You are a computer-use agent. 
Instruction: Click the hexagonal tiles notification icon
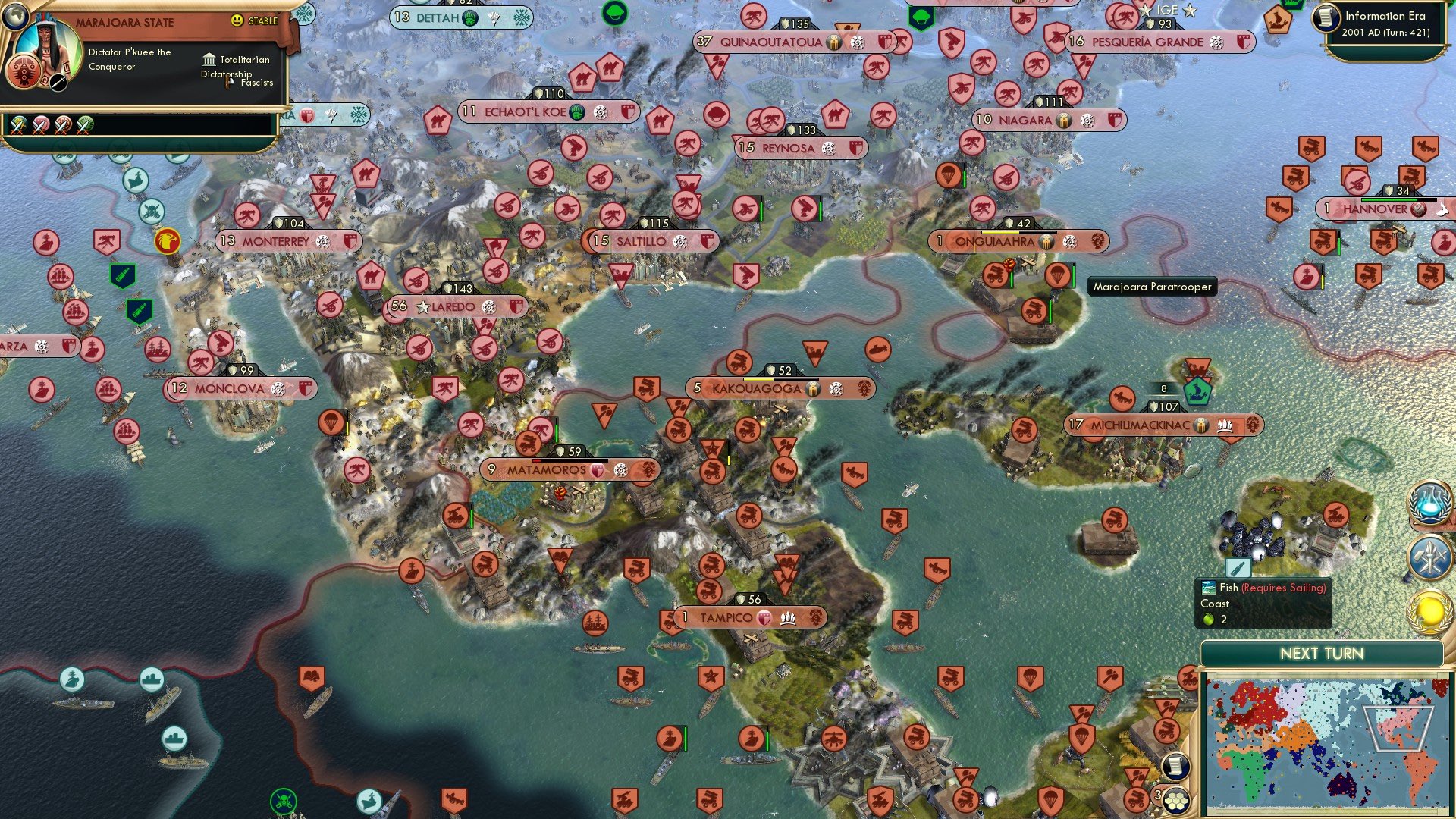click(x=1175, y=802)
